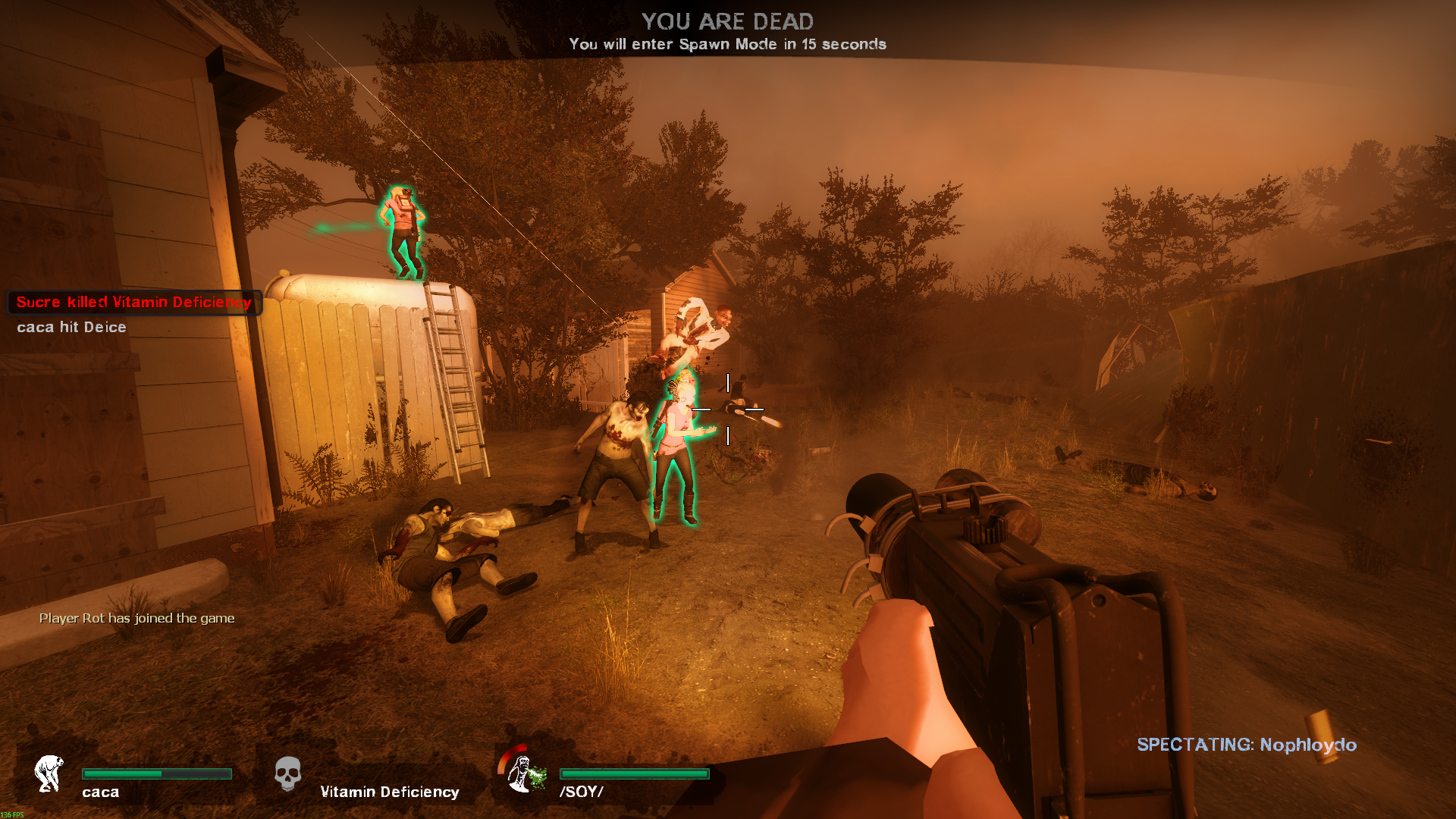Click the 'Sucre killed Vitamin Deficiency' feed entry
This screenshot has height=819, width=1456.
tap(134, 302)
